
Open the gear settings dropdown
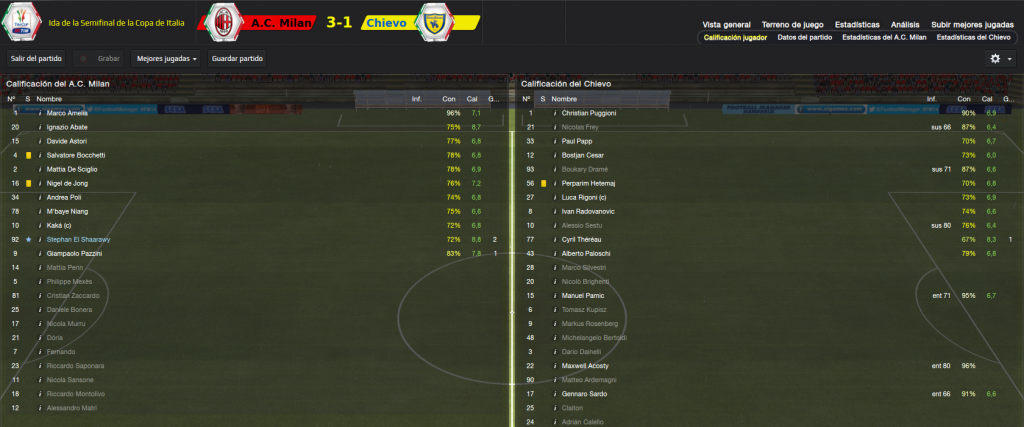point(999,59)
